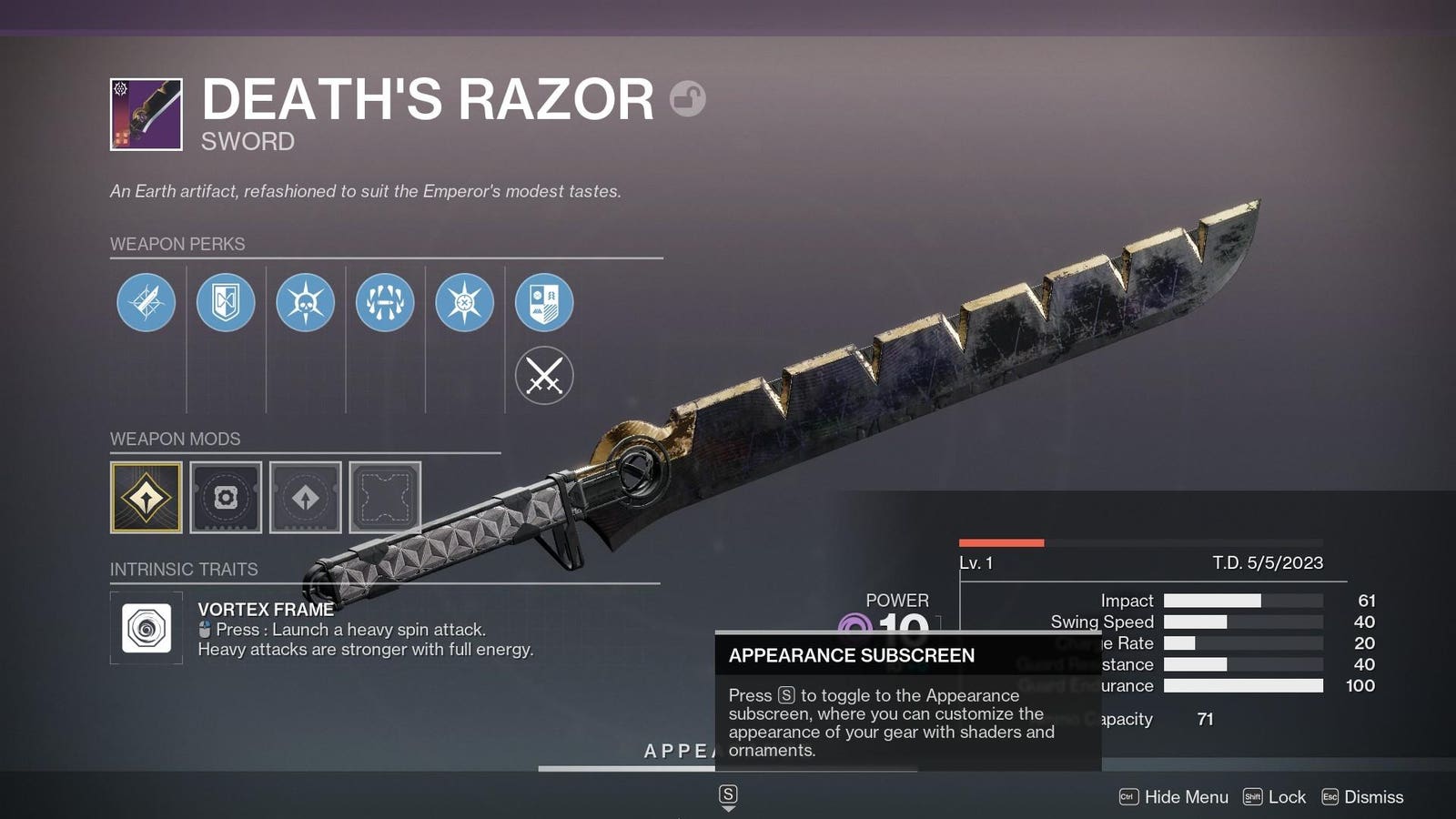Inspect the Vortex Frame intrinsic trait
Viewport: 1456px width, 819px height.
[147, 628]
